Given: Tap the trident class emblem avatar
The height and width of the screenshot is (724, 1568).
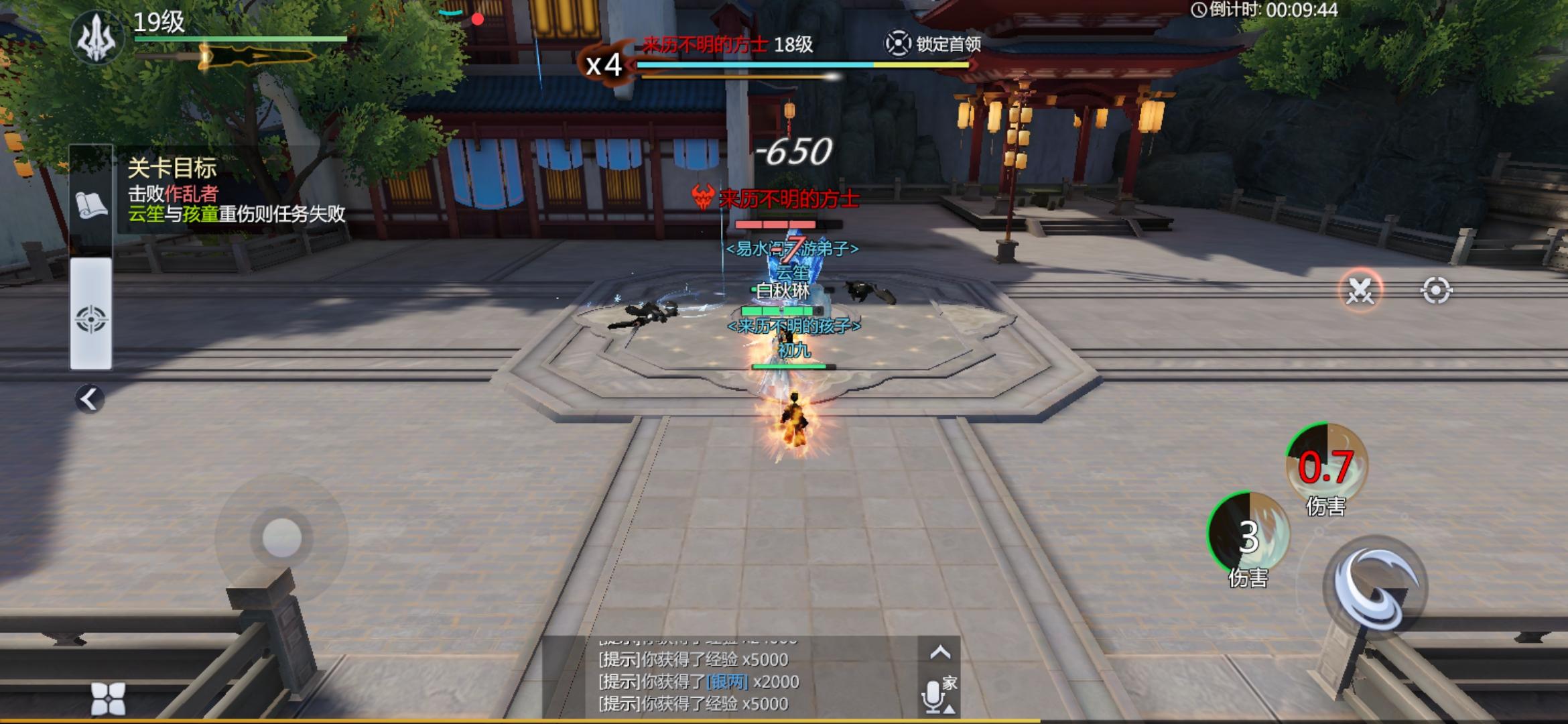Looking at the screenshot, I should pyautogui.click(x=97, y=39).
